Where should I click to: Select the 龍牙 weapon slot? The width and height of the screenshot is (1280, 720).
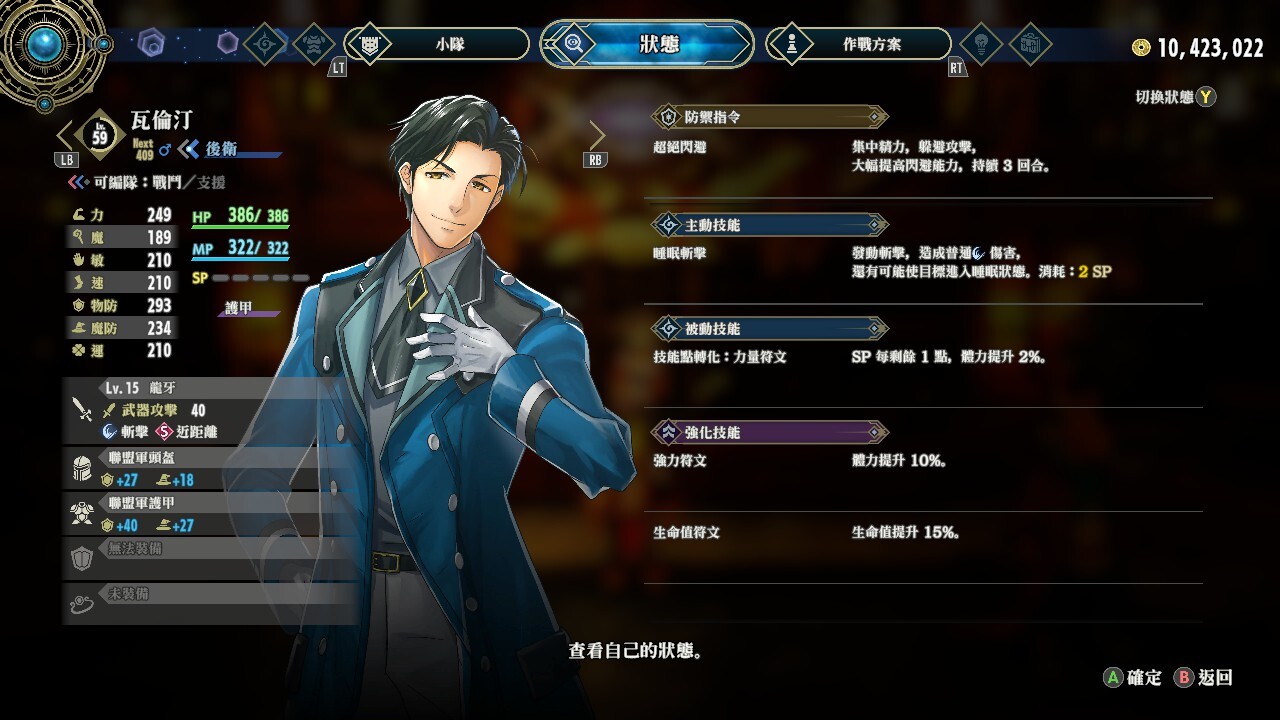click(x=210, y=410)
